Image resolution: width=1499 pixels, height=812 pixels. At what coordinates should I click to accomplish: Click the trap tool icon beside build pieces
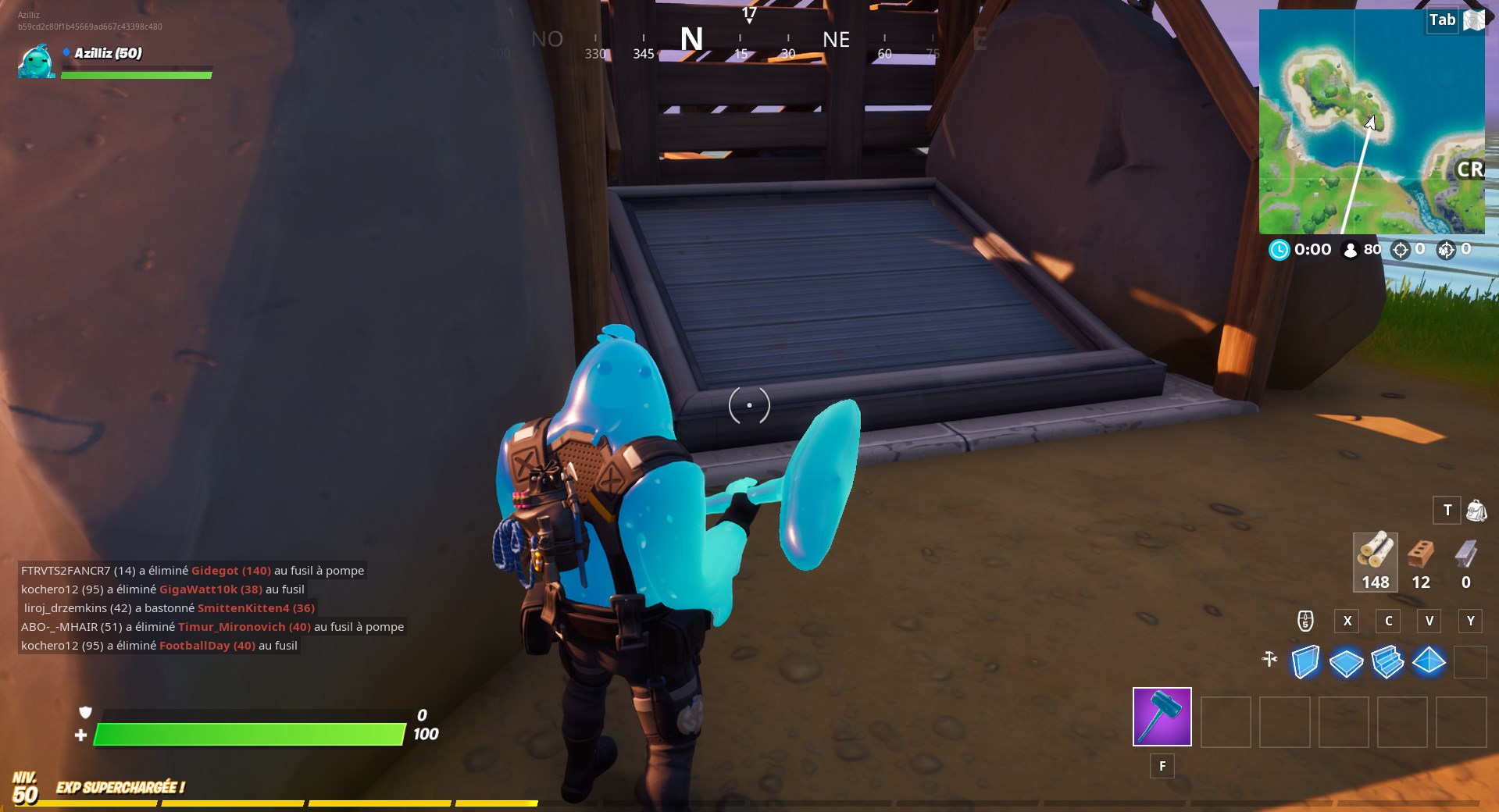1269,661
